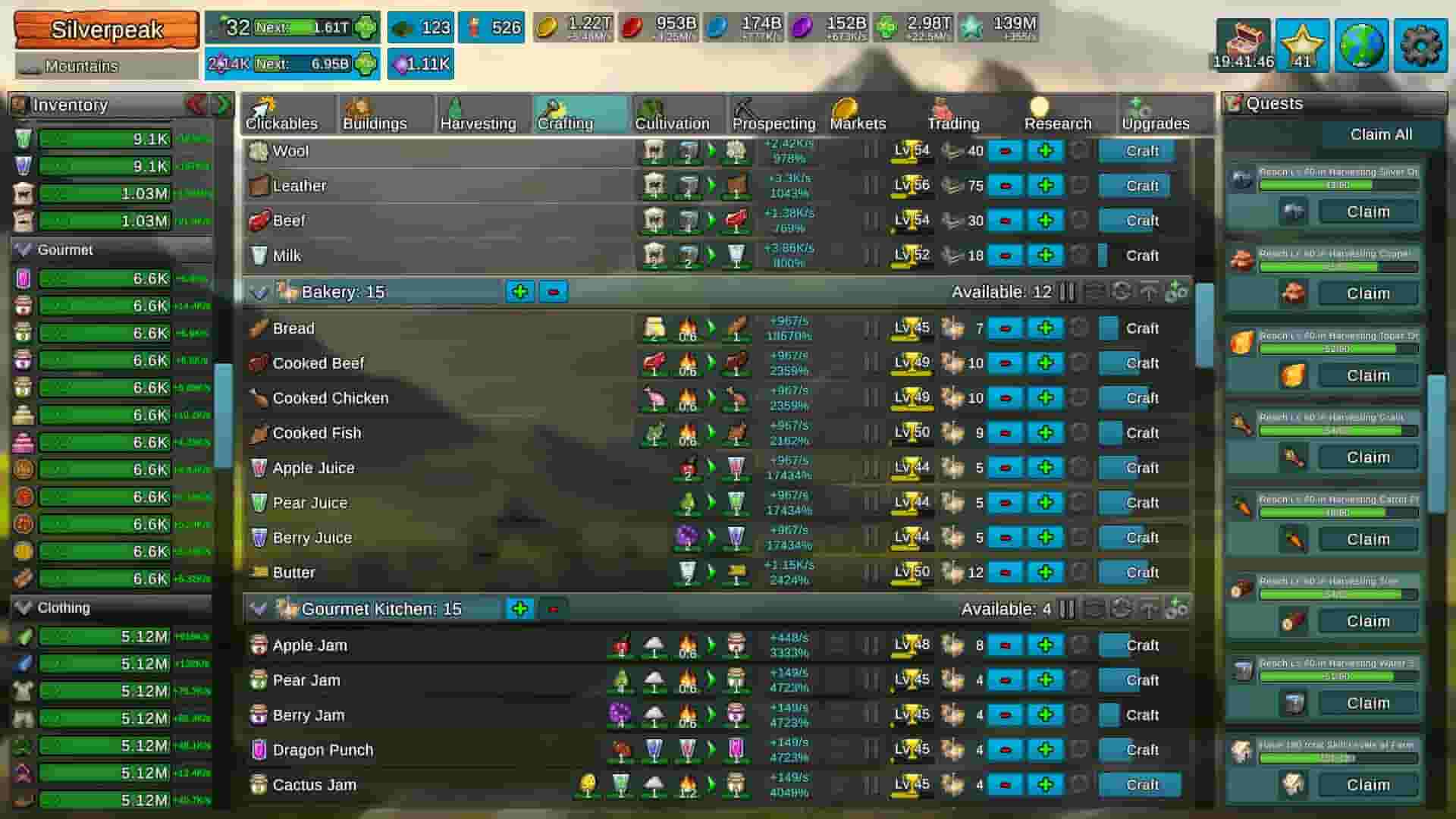Pause Bakery production with the pause icon
This screenshot has width=1456, height=819.
[1067, 291]
